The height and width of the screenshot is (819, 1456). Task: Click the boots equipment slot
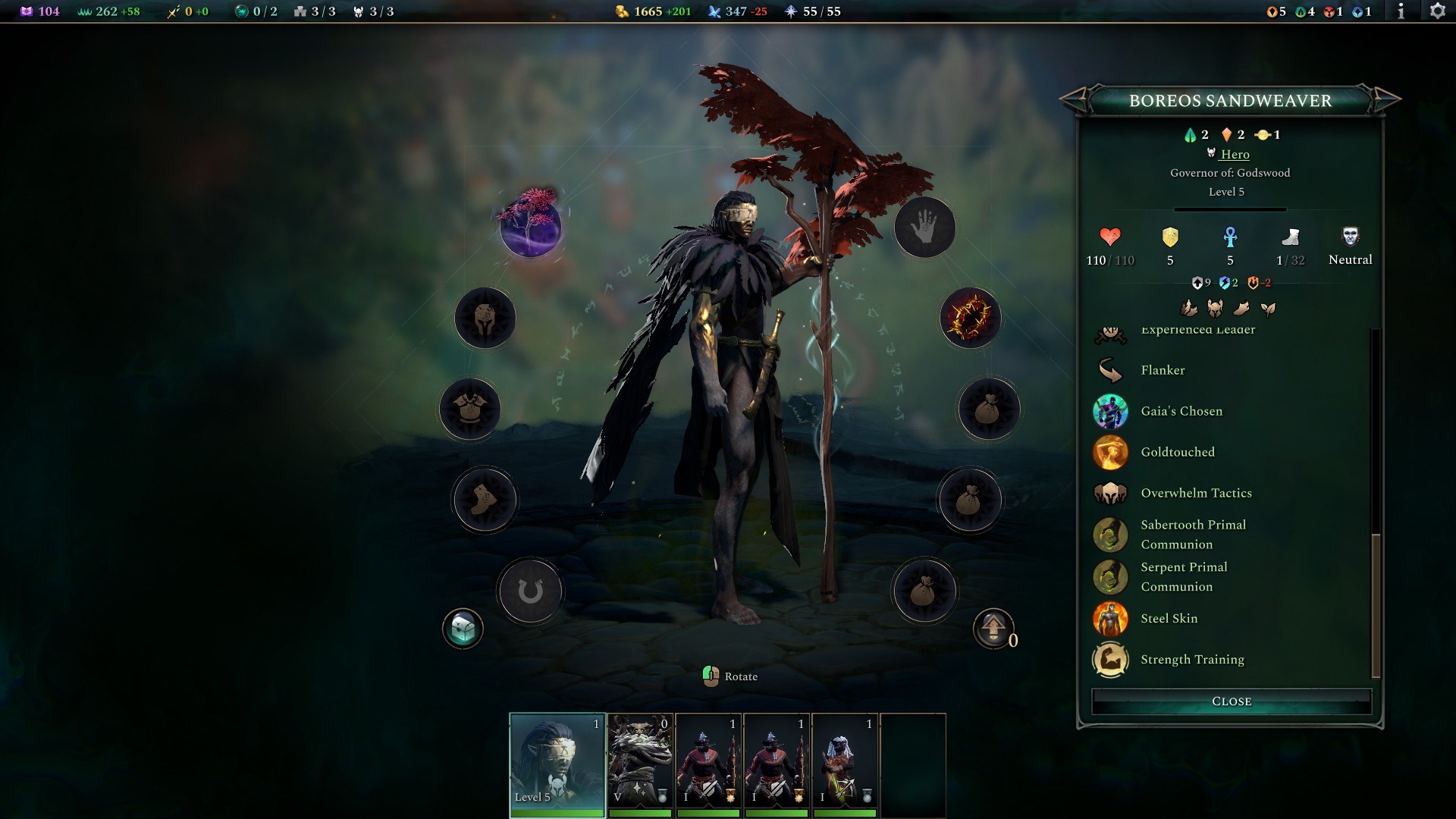tap(483, 500)
